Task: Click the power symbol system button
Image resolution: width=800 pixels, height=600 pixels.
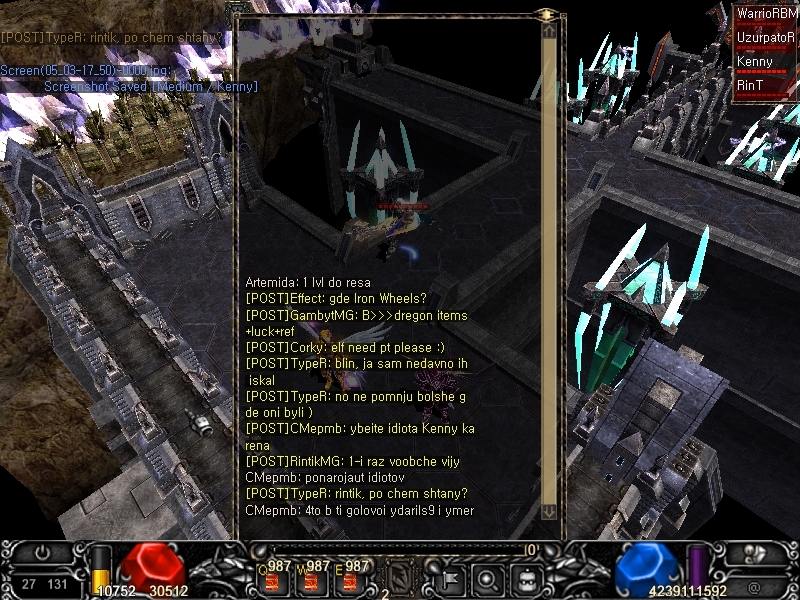Action: pos(42,553)
